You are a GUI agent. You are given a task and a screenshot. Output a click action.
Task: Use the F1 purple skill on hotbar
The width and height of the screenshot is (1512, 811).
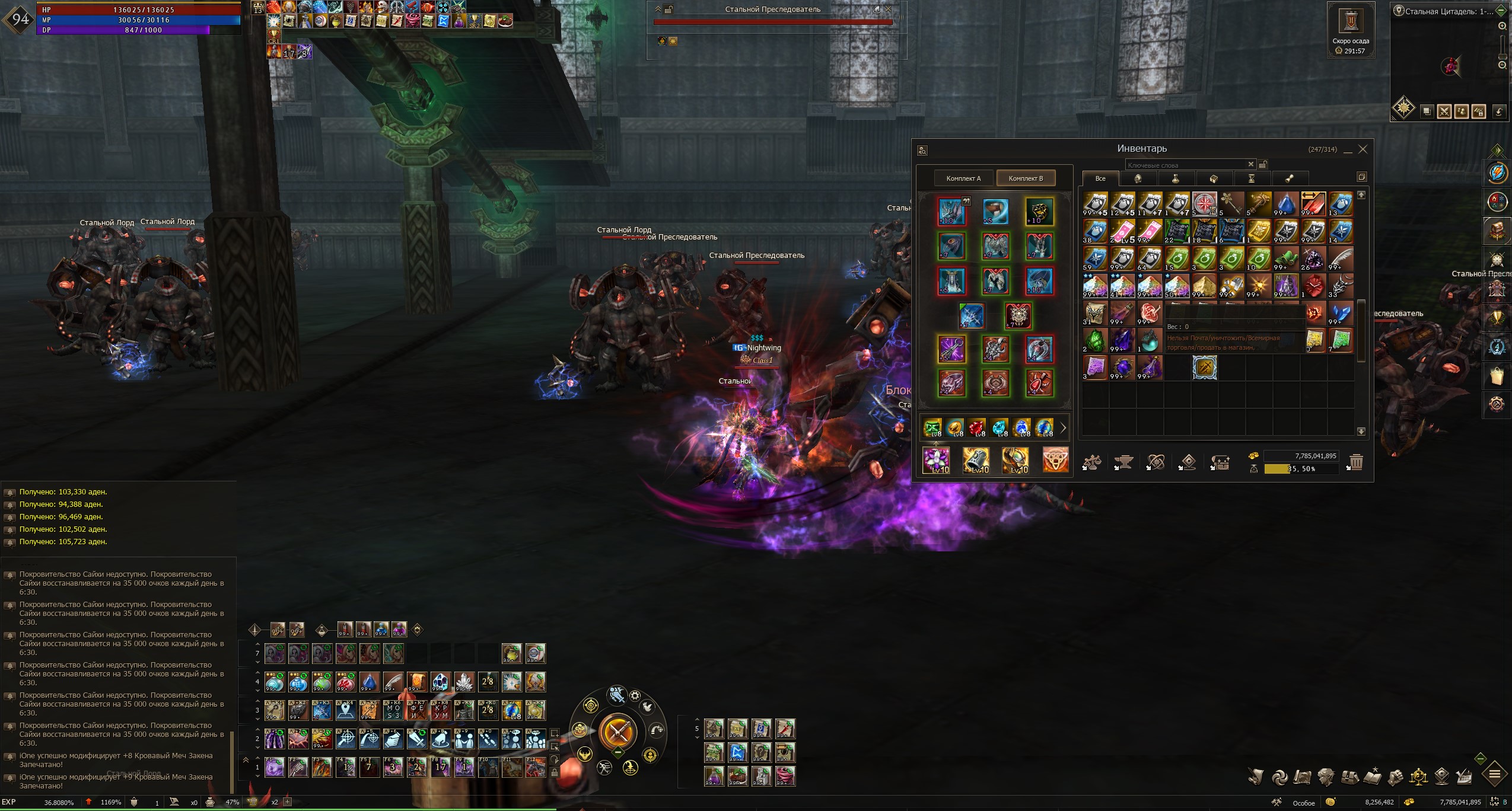pyautogui.click(x=274, y=767)
